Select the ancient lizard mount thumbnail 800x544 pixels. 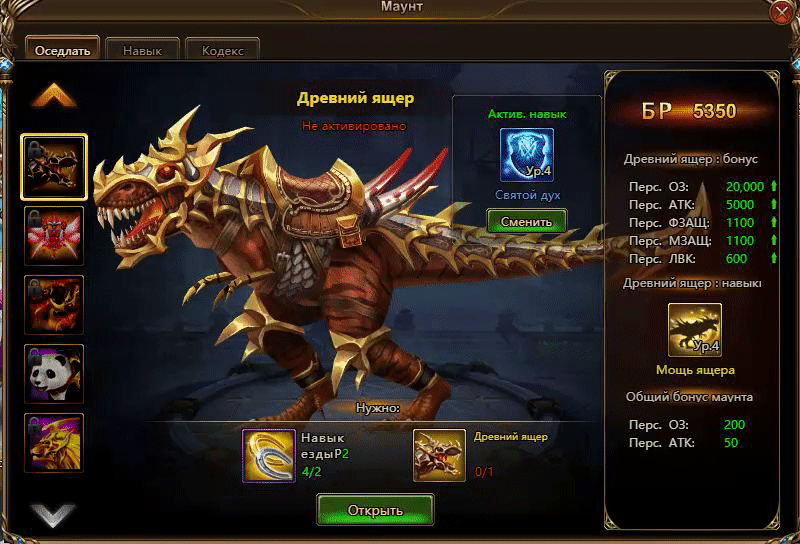coord(54,167)
